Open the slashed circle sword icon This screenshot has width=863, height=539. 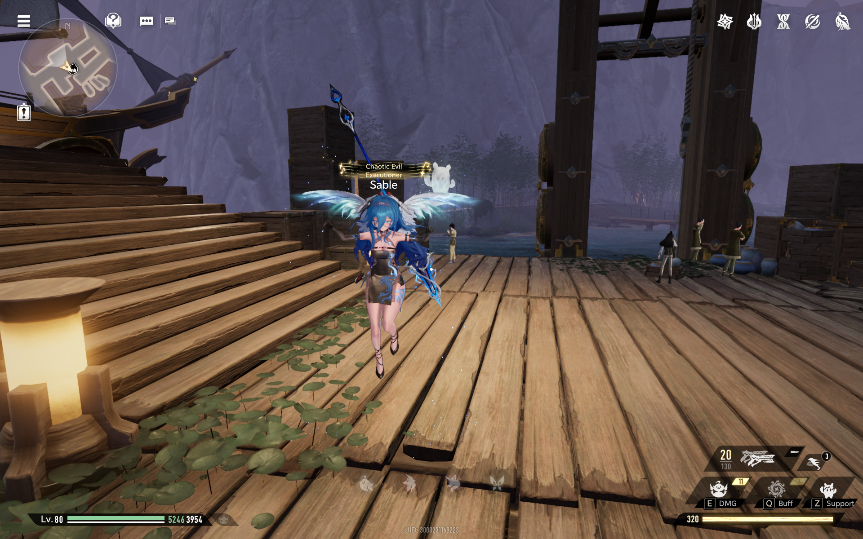[812, 21]
